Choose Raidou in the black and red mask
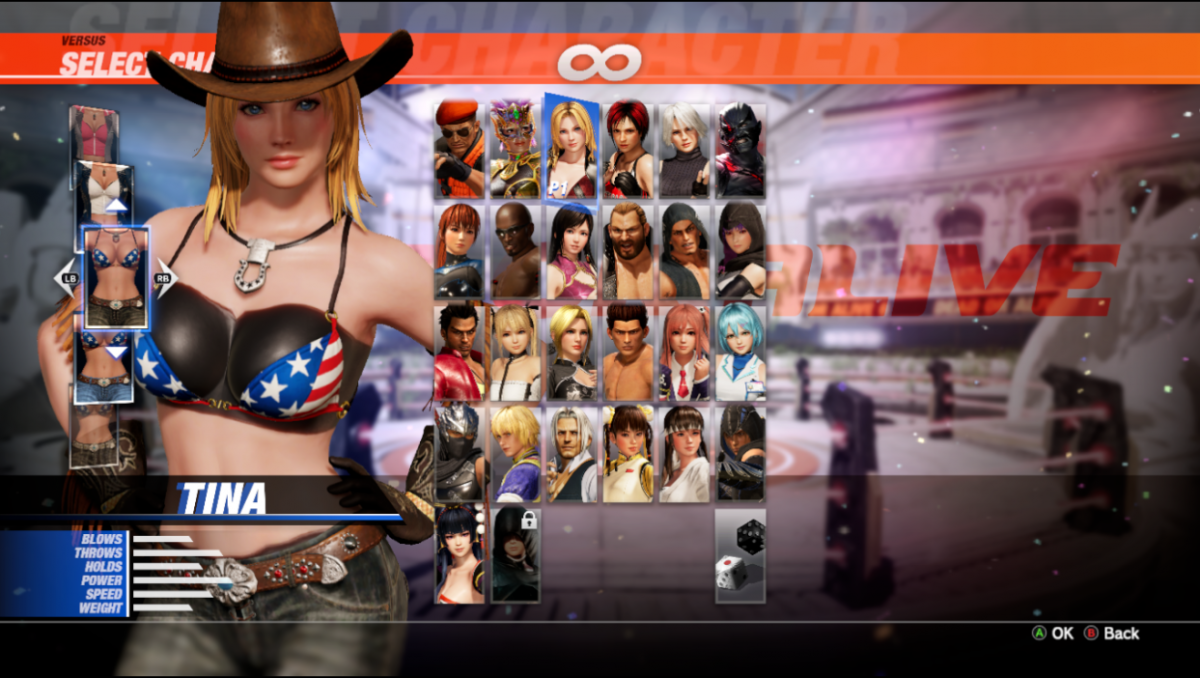 (741, 150)
